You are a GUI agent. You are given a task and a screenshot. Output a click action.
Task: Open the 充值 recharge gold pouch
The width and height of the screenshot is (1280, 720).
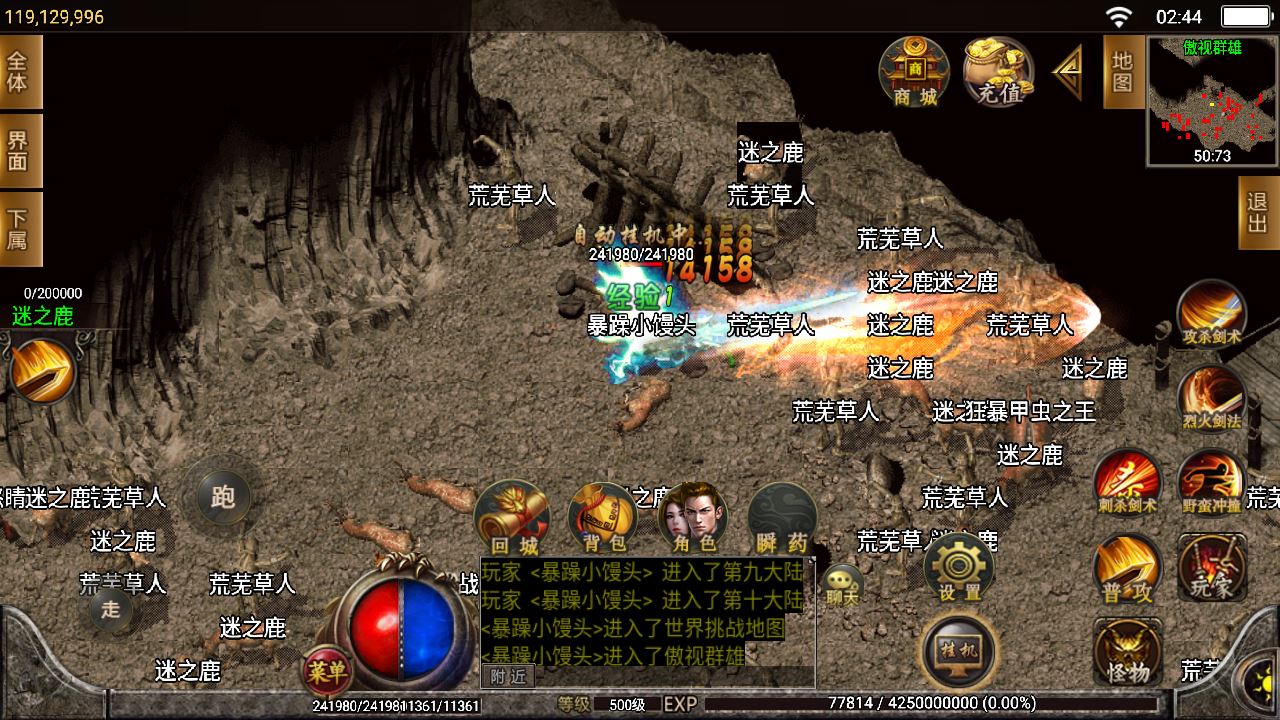(998, 71)
